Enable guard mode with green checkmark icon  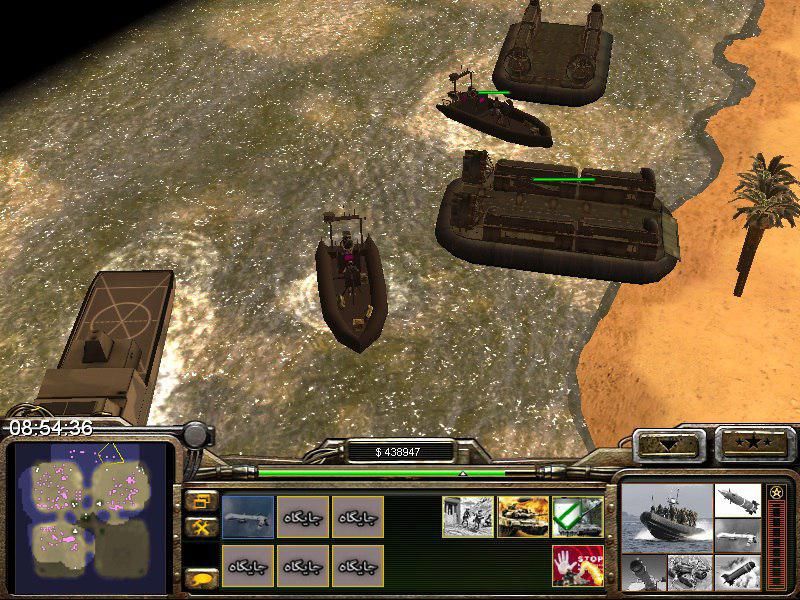[577, 517]
